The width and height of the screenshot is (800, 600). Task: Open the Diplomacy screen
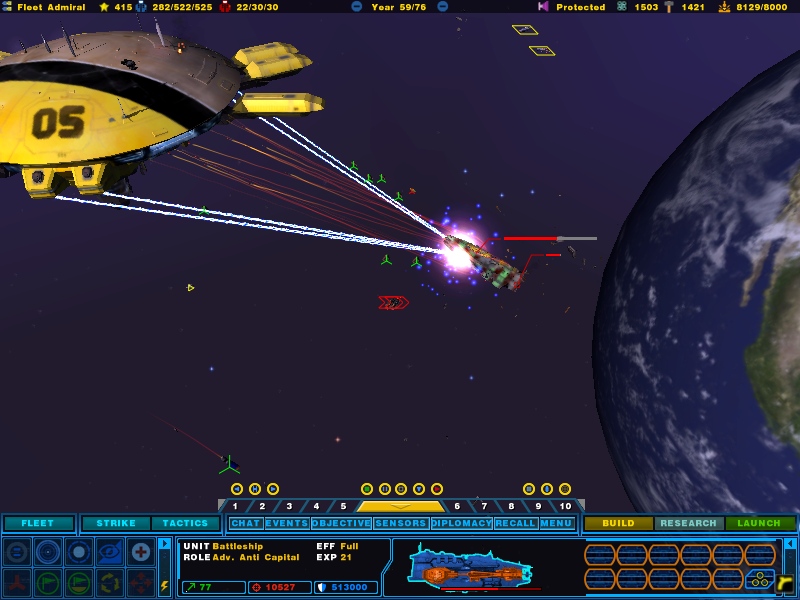[x=462, y=523]
